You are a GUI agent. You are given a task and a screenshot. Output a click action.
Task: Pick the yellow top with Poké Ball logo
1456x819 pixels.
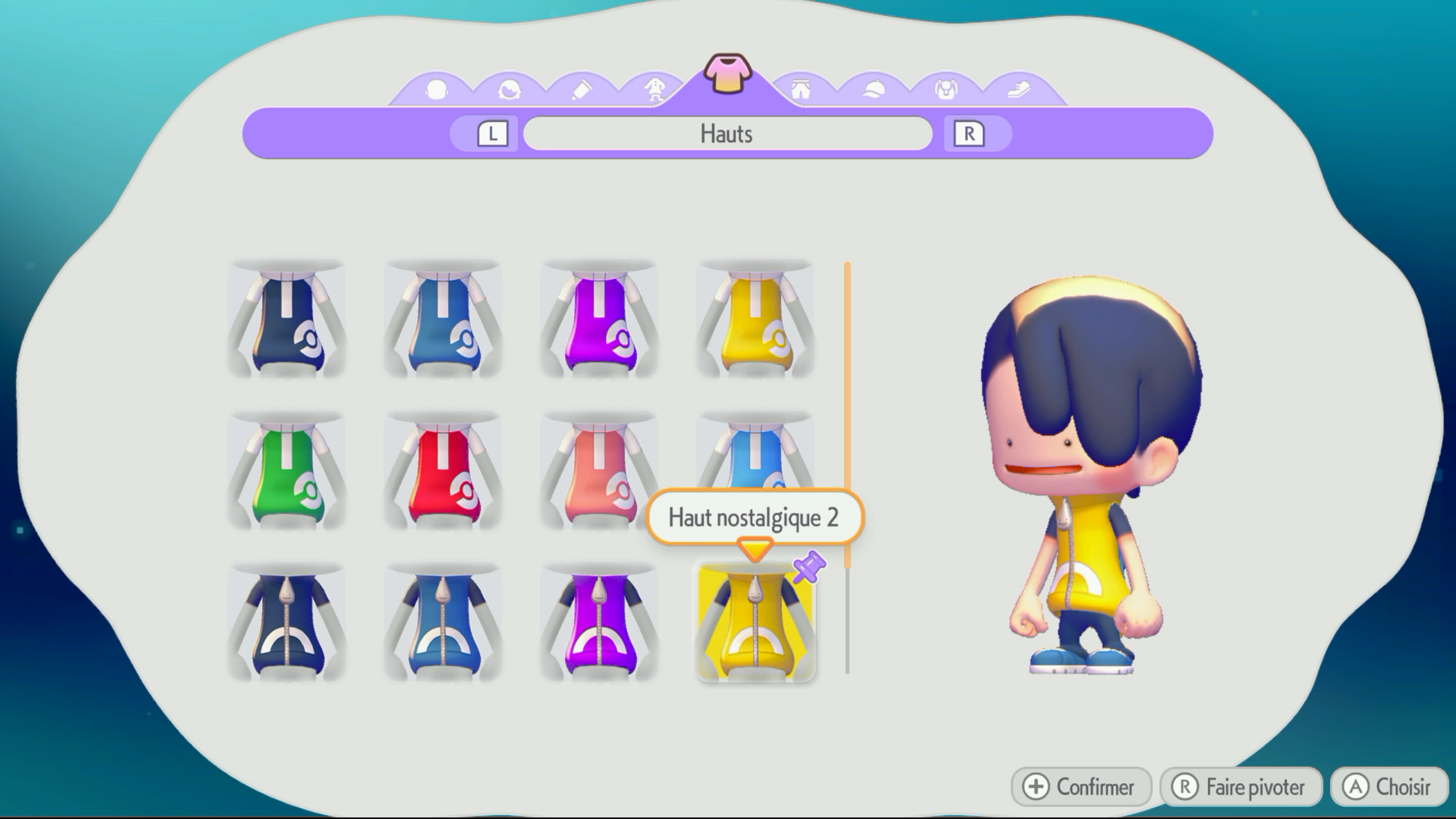pos(755,320)
